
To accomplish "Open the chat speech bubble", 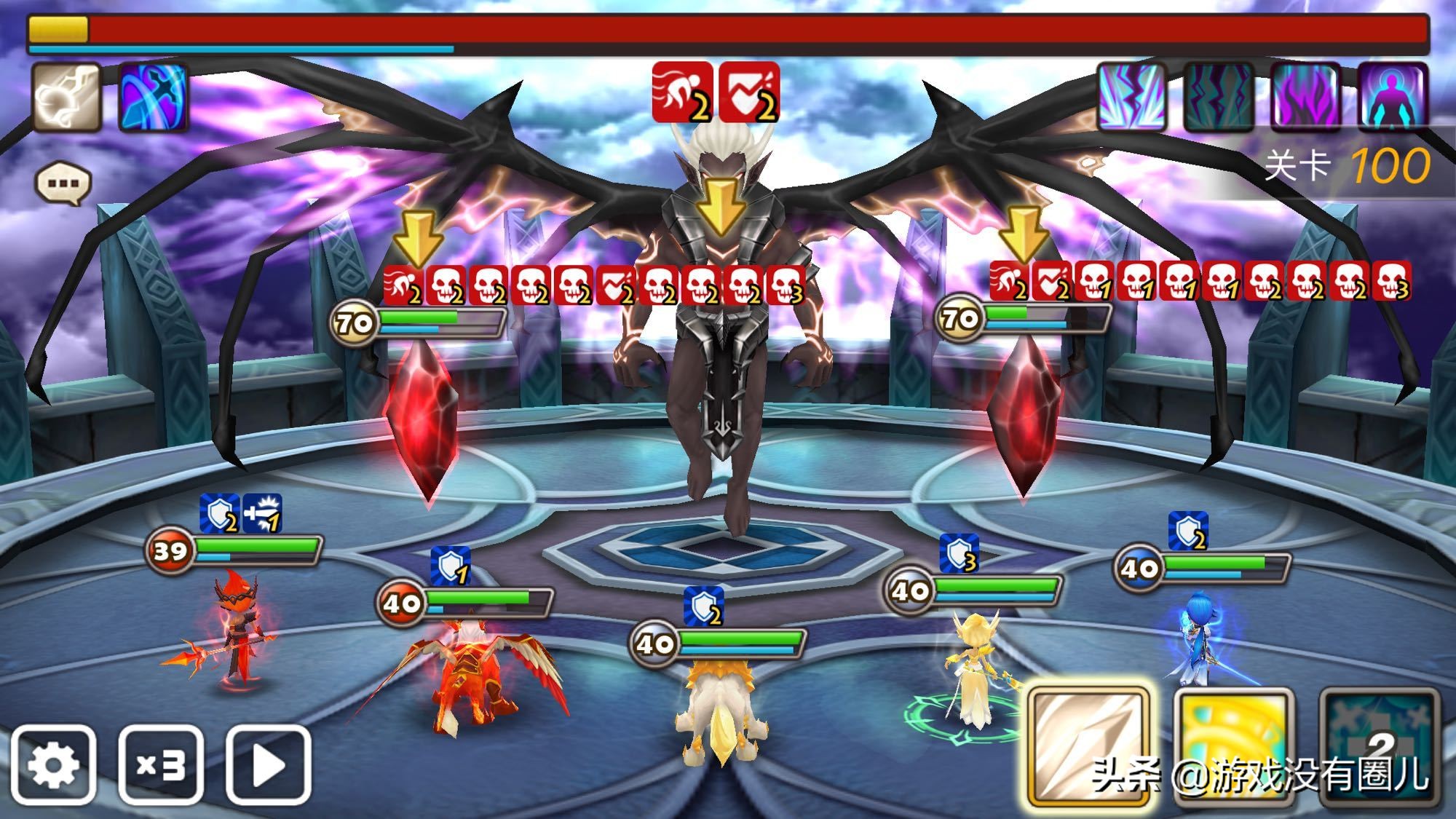I will (x=63, y=182).
